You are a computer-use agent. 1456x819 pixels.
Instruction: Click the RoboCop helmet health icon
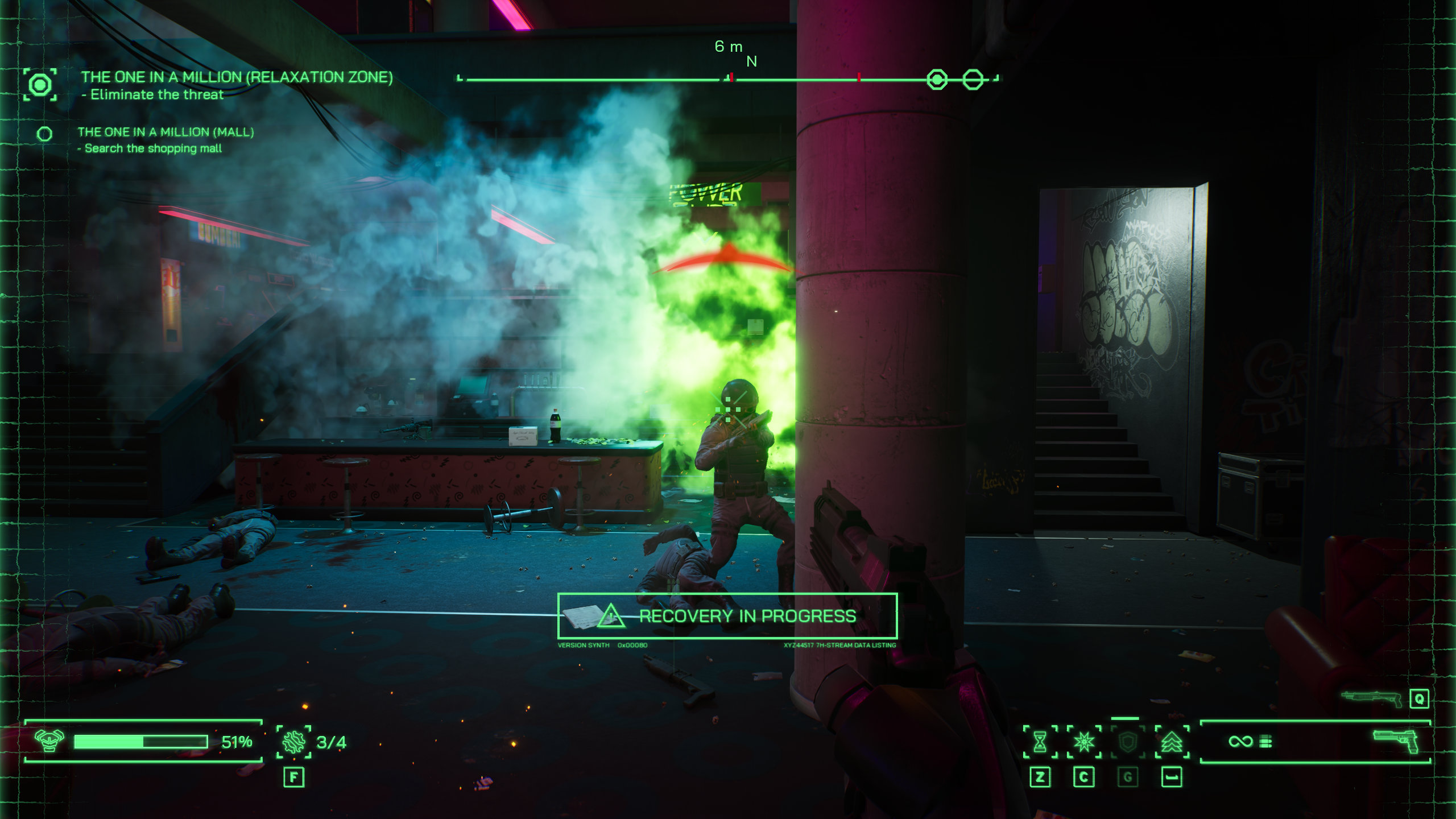(x=49, y=741)
